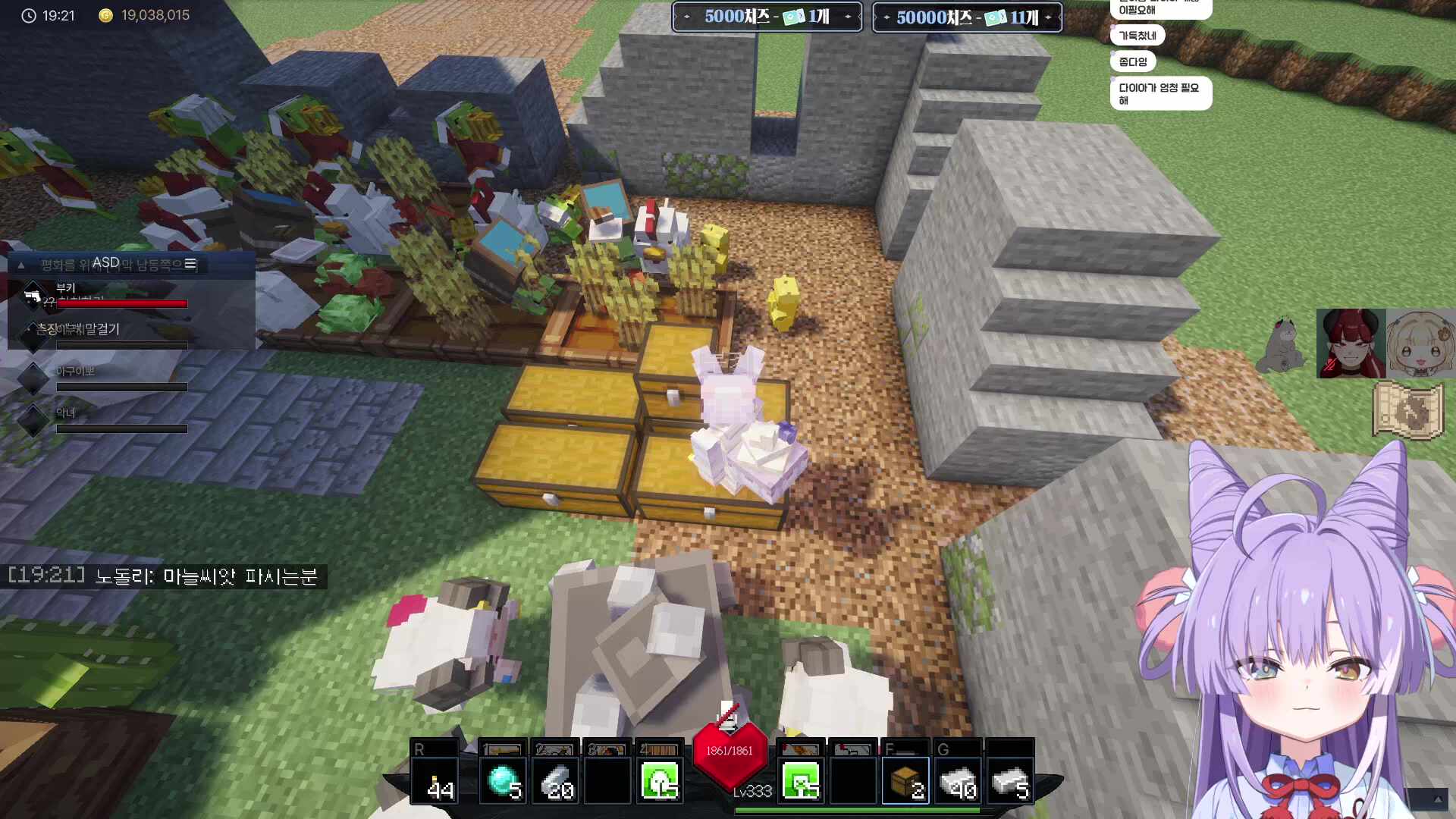1456x819 pixels.
Task: Activate the green tree skill icon
Action: (x=660, y=780)
